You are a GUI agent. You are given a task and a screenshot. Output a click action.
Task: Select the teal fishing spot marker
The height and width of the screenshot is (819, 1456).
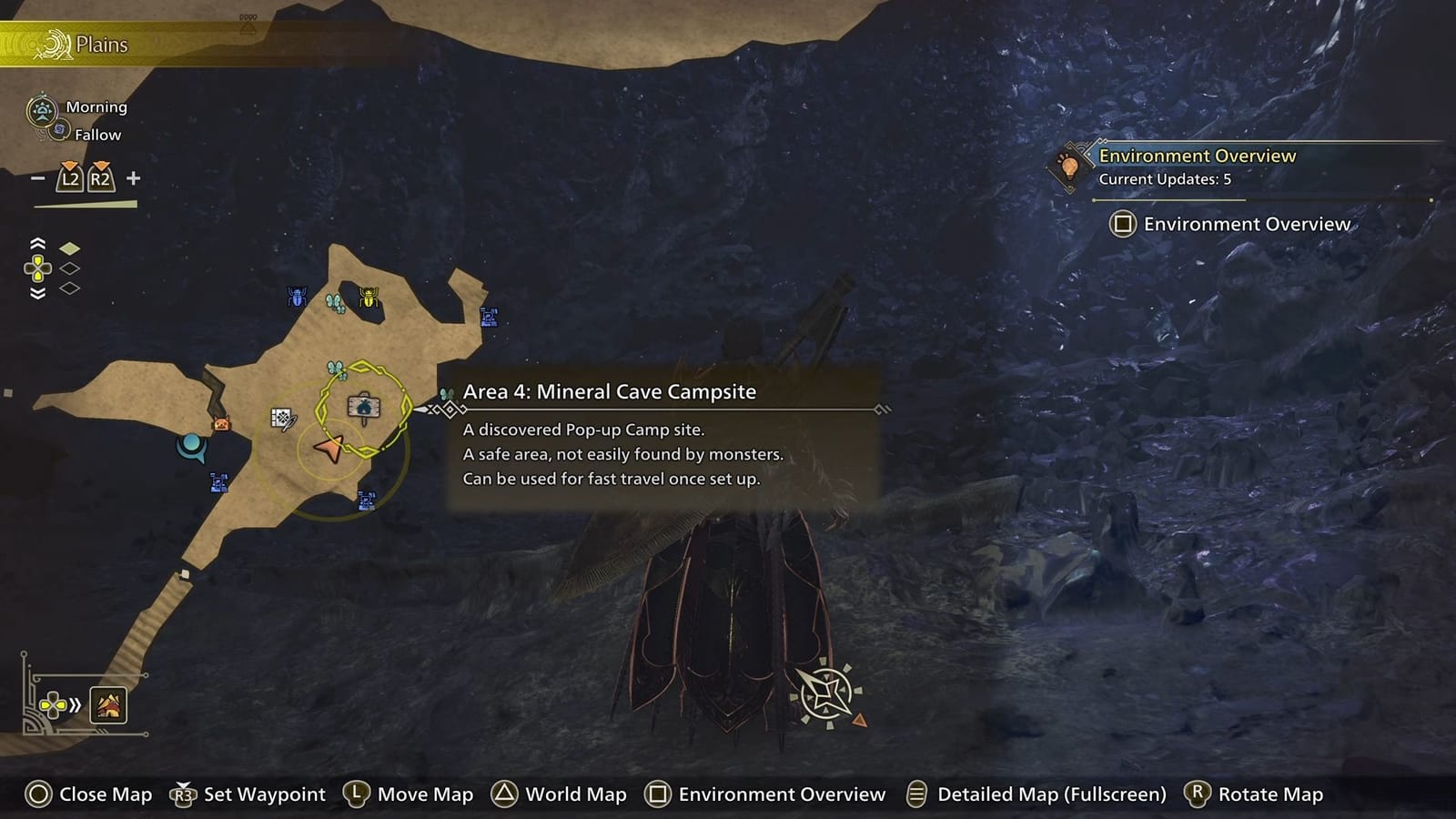193,447
